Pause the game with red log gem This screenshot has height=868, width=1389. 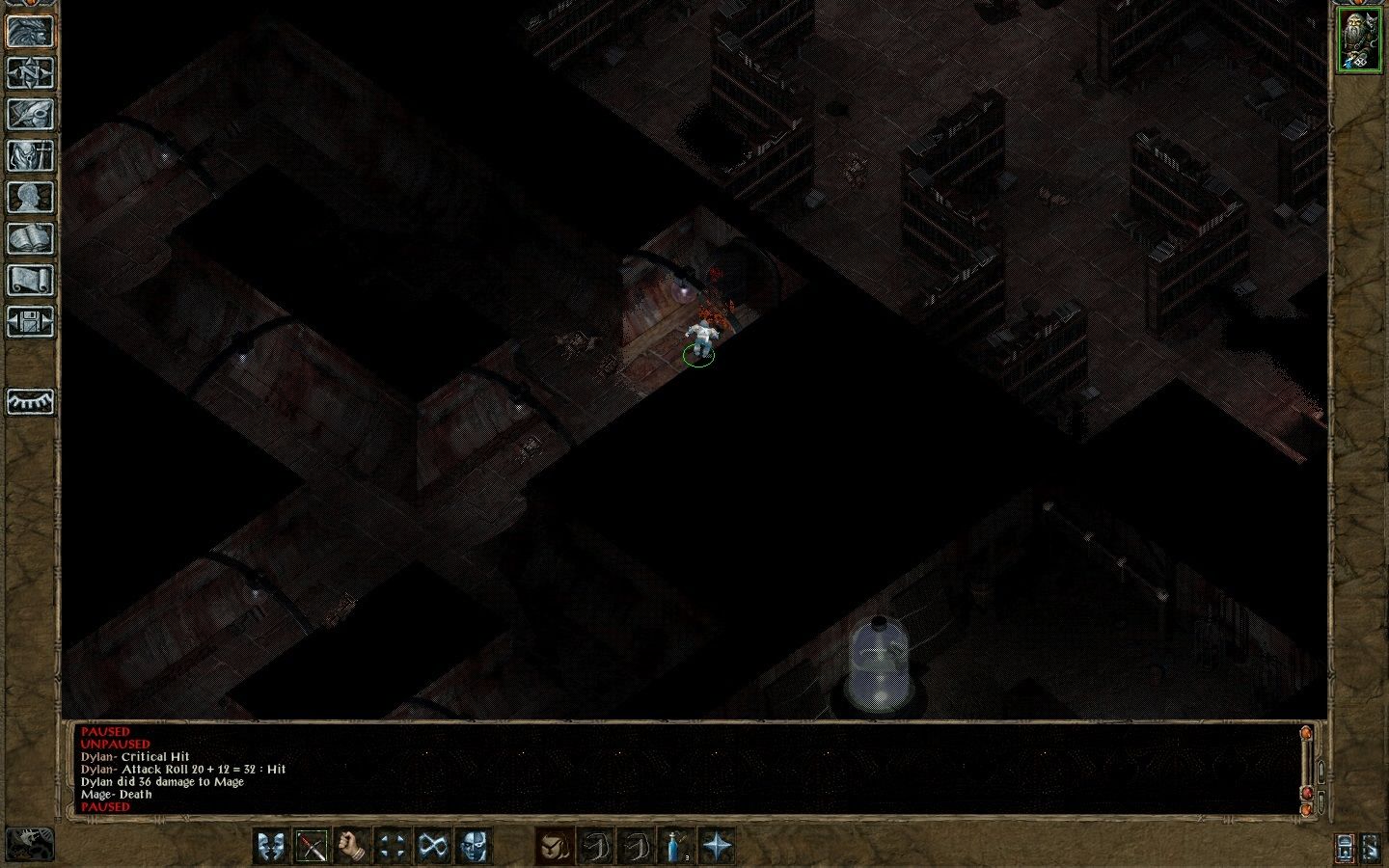(1307, 794)
